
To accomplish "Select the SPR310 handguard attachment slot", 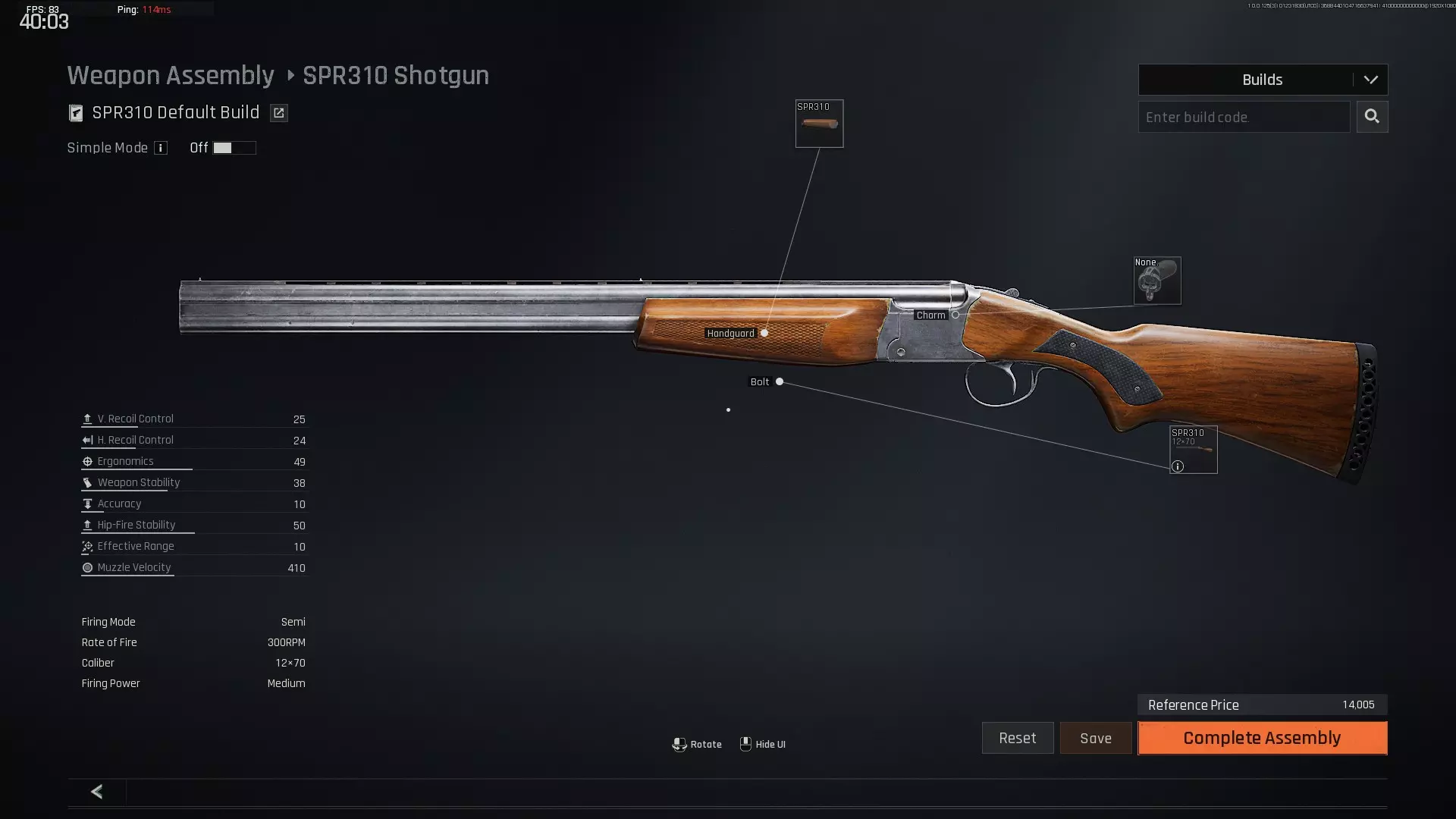I will 819,124.
